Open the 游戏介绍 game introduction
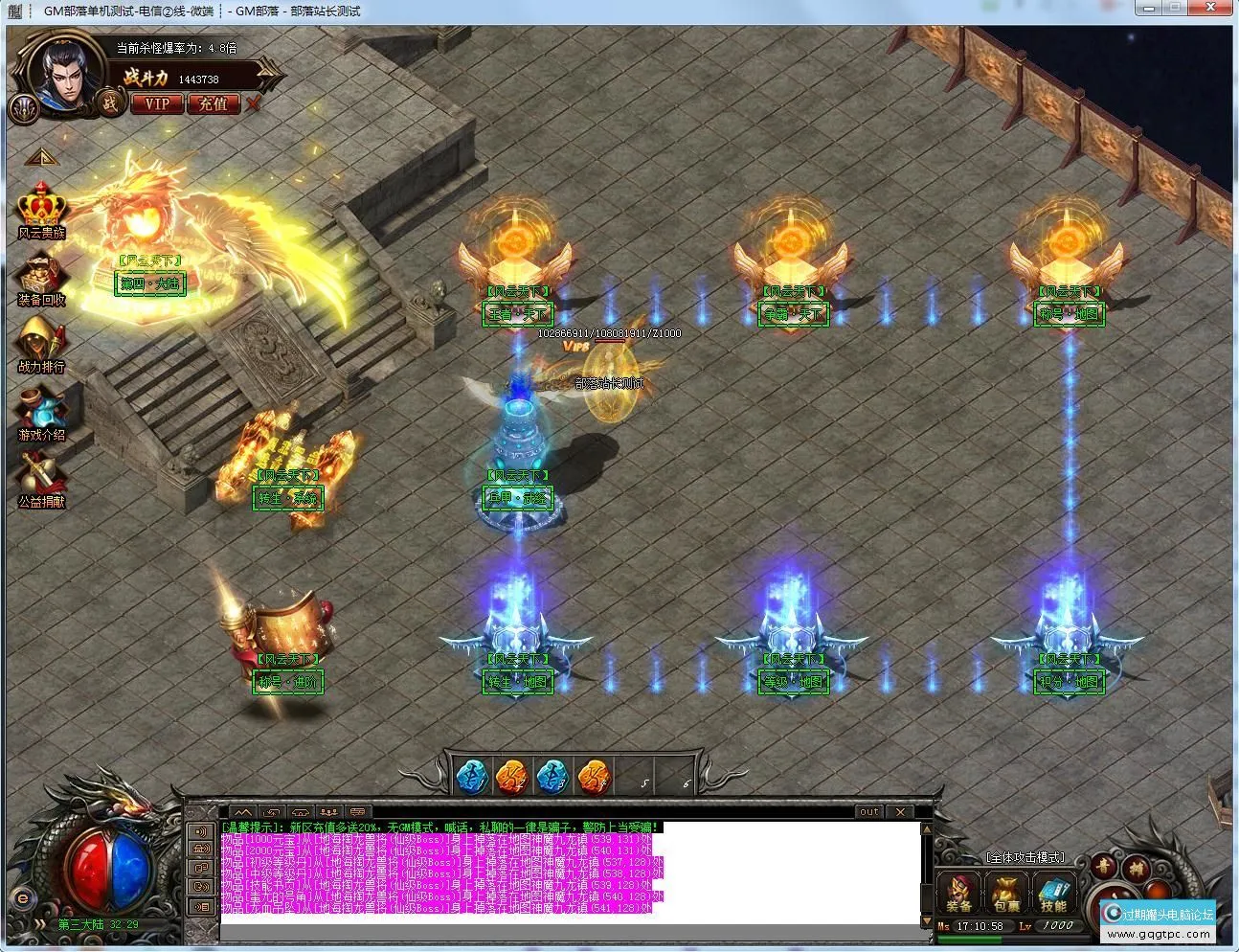Screen dimensions: 1239x952 point(41,414)
